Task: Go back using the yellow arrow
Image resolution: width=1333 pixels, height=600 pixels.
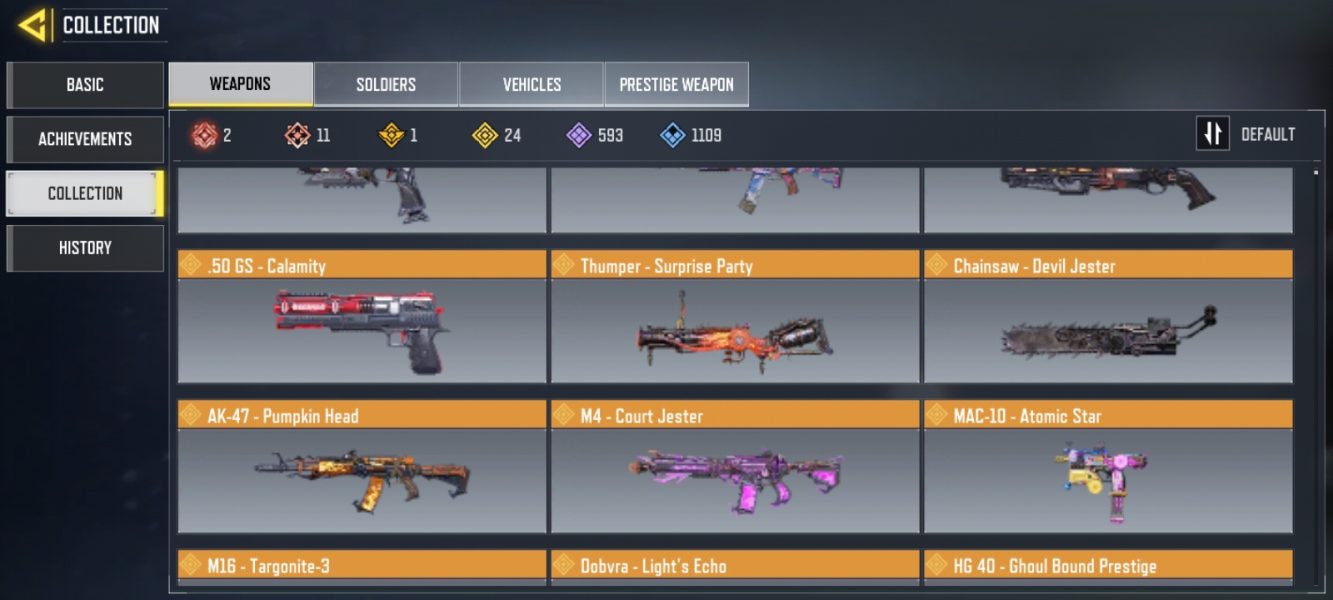Action: point(35,24)
